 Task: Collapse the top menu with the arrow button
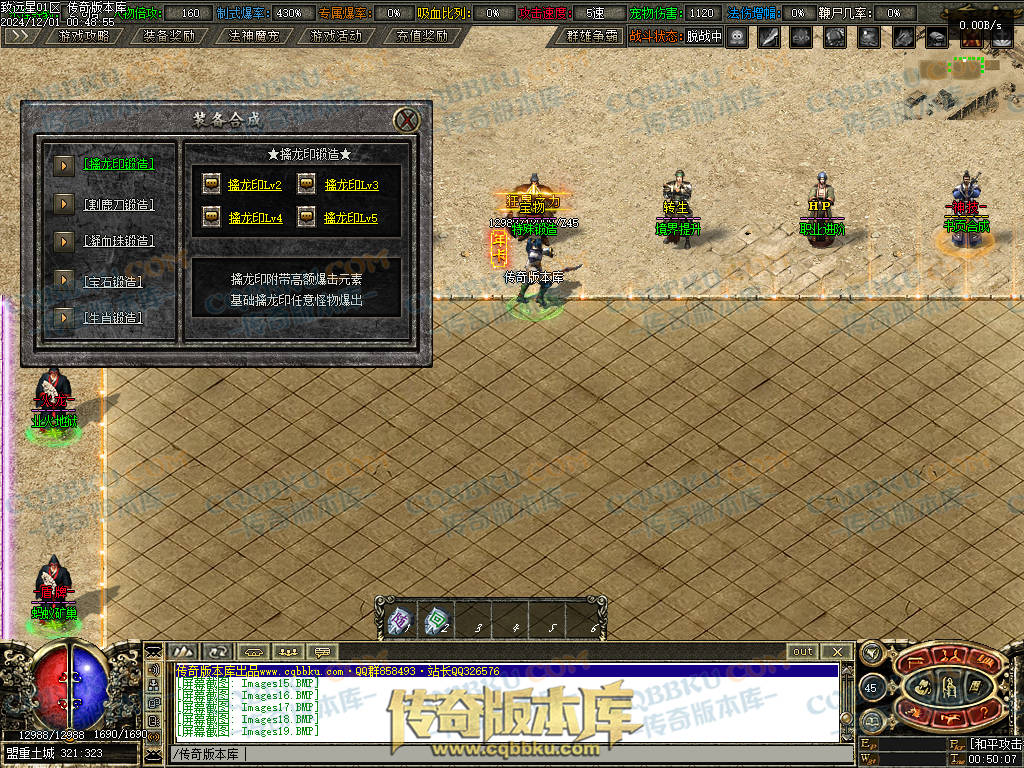pyautogui.click(x=22, y=36)
